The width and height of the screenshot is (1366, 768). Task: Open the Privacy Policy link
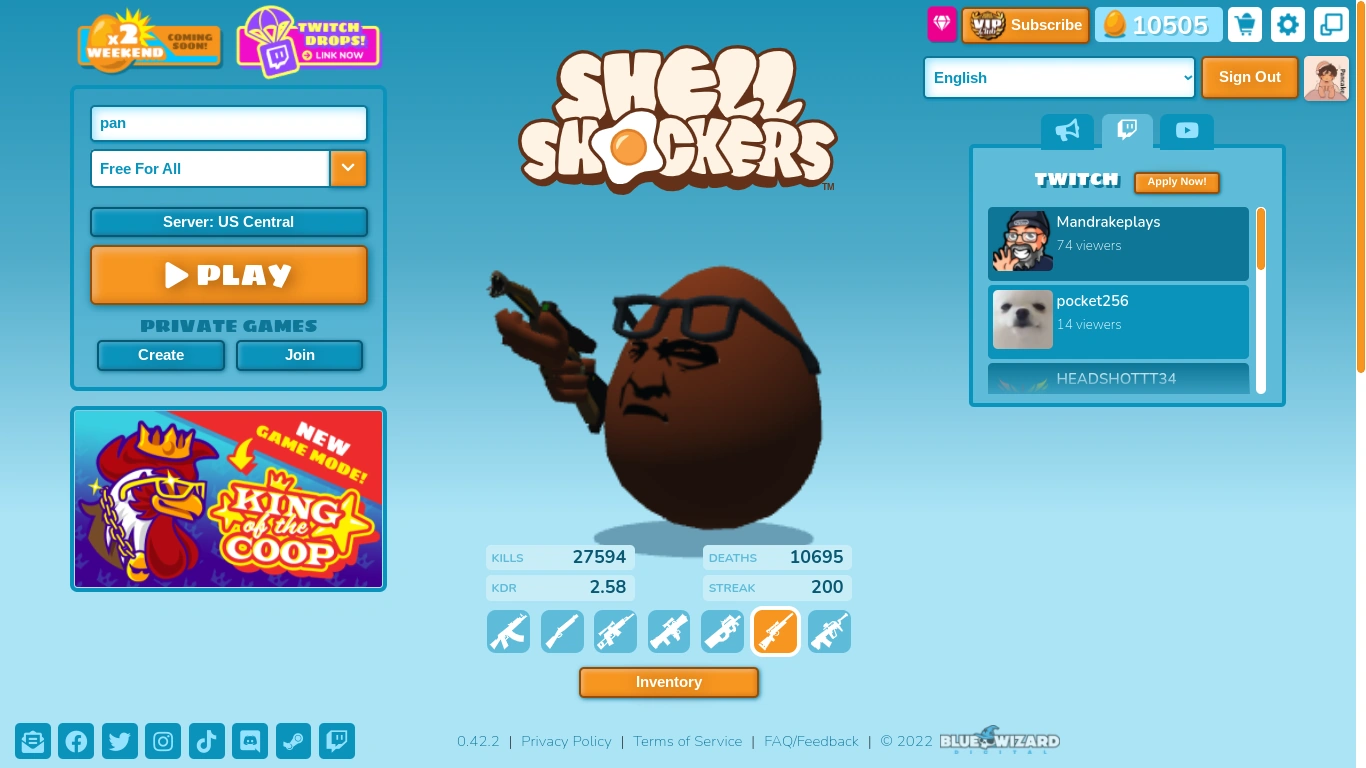566,741
